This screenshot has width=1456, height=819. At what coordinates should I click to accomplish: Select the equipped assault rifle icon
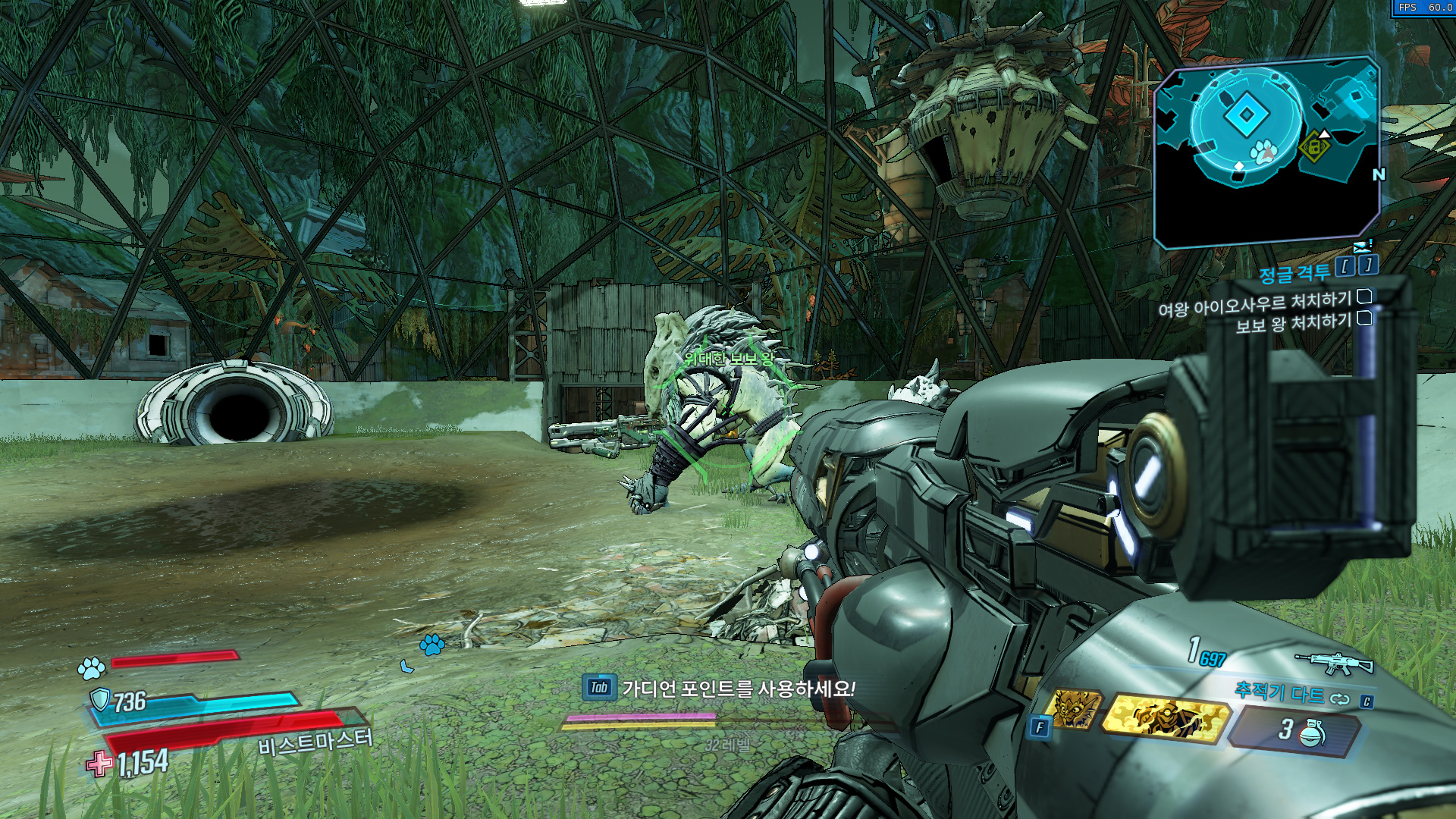(1334, 663)
